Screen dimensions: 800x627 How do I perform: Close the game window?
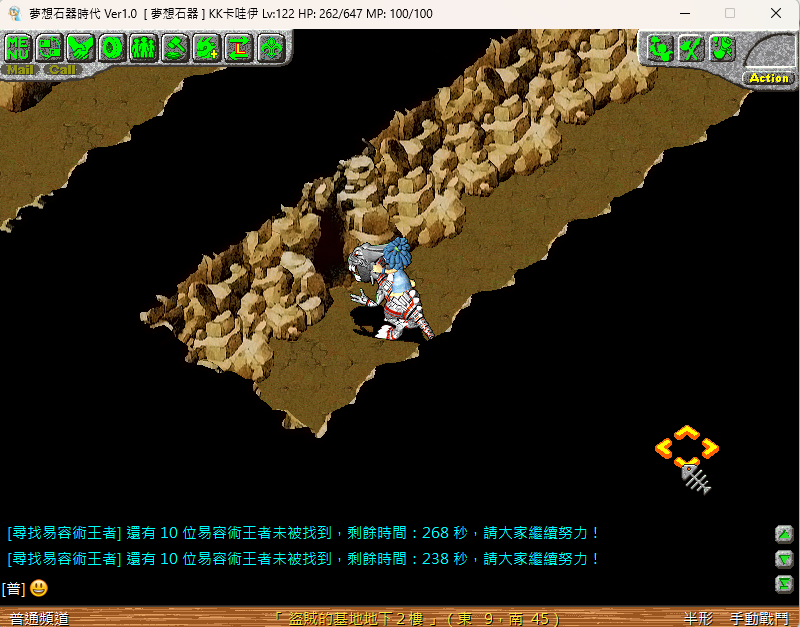776,14
